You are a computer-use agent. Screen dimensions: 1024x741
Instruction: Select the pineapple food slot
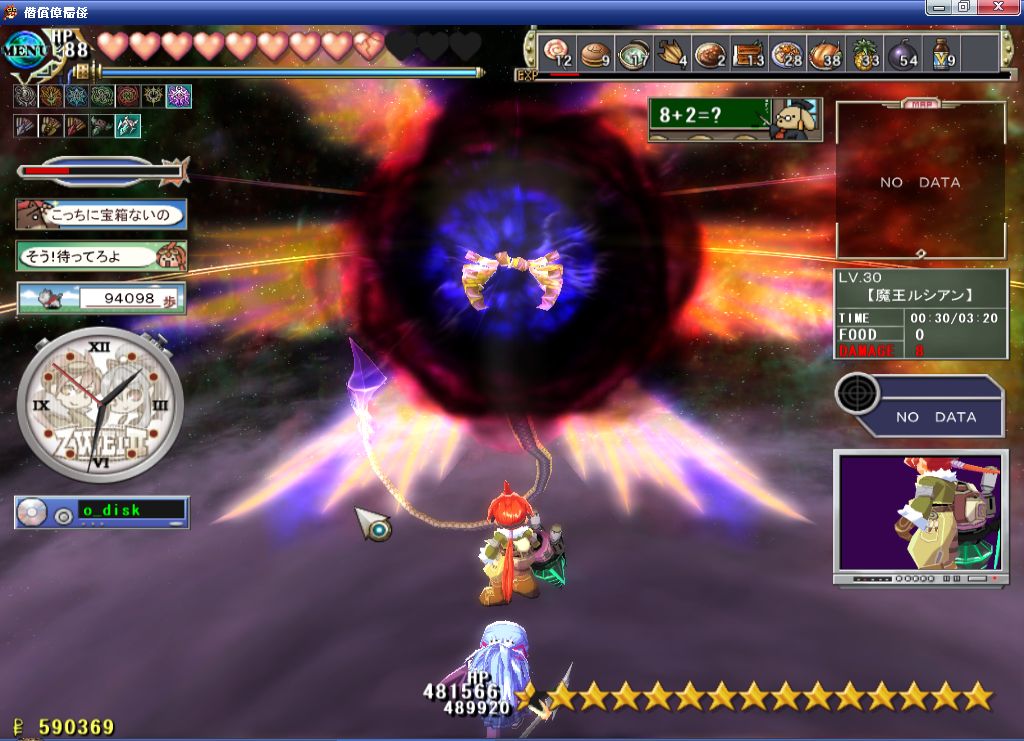865,52
